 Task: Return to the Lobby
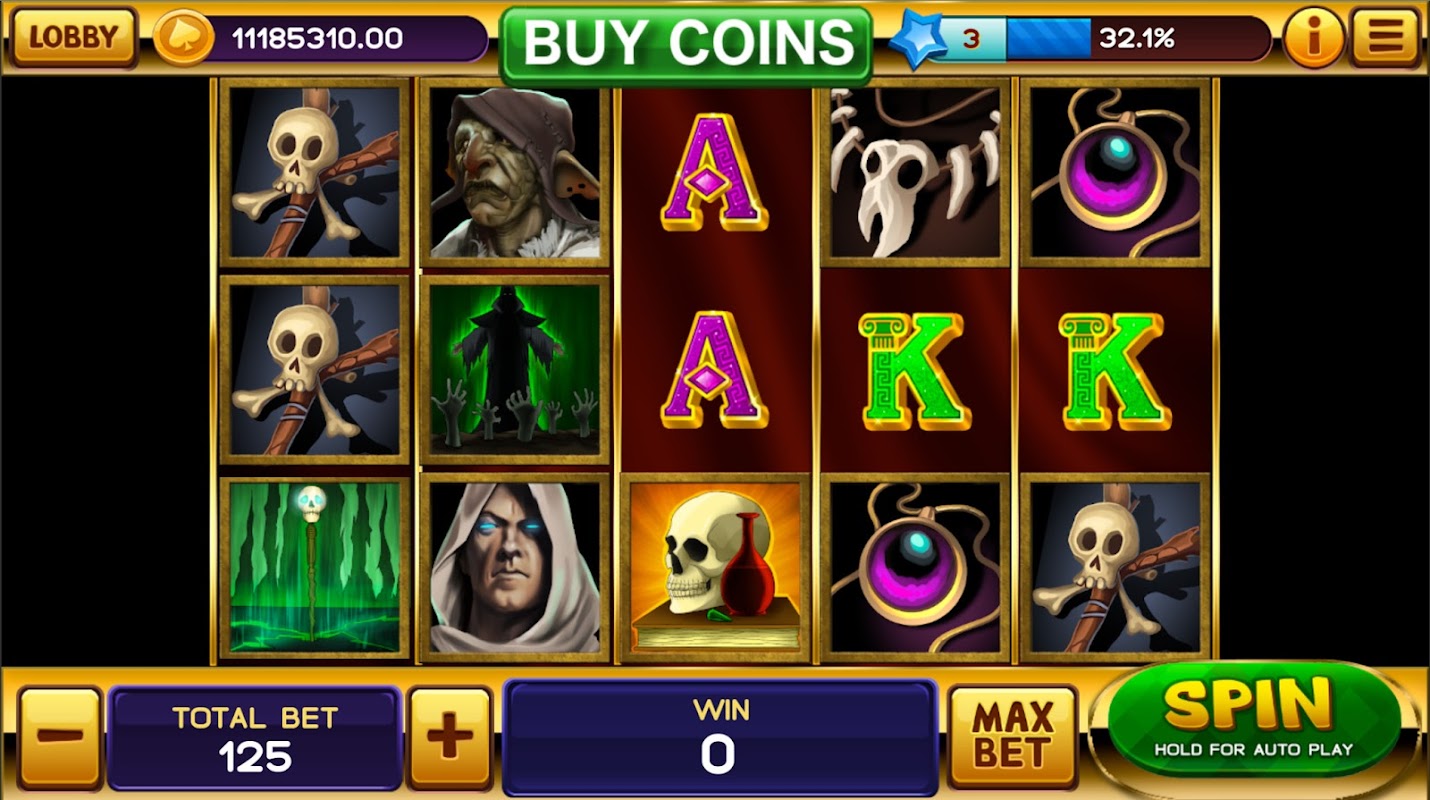pos(73,37)
